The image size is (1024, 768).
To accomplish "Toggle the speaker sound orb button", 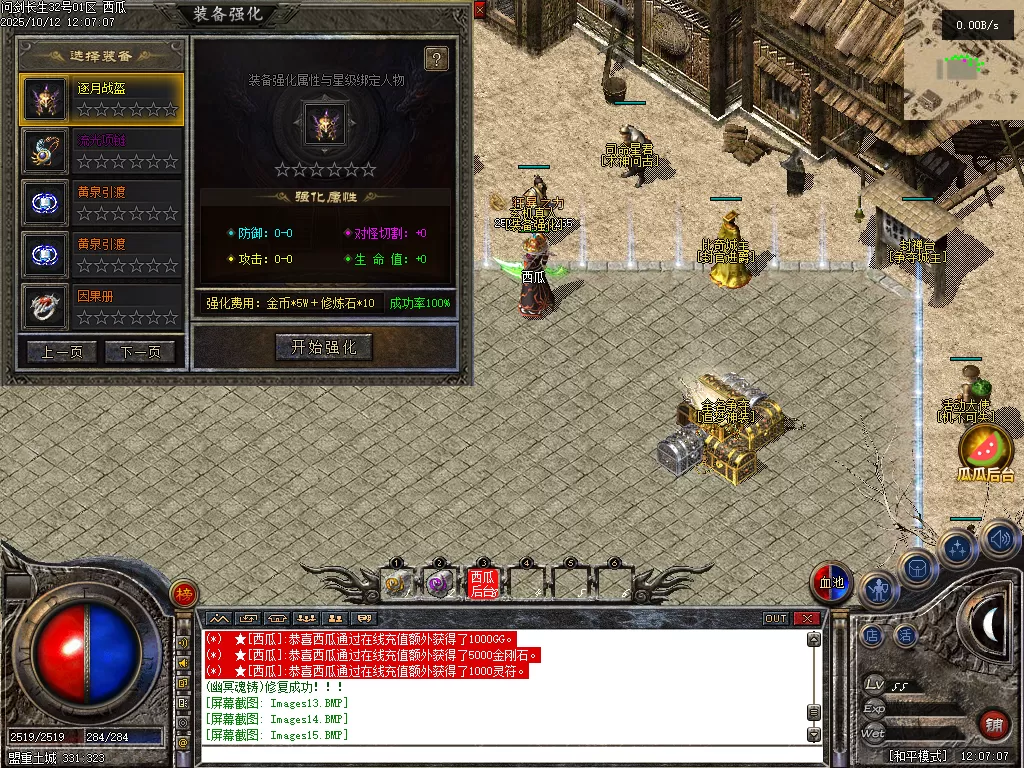I will (999, 540).
